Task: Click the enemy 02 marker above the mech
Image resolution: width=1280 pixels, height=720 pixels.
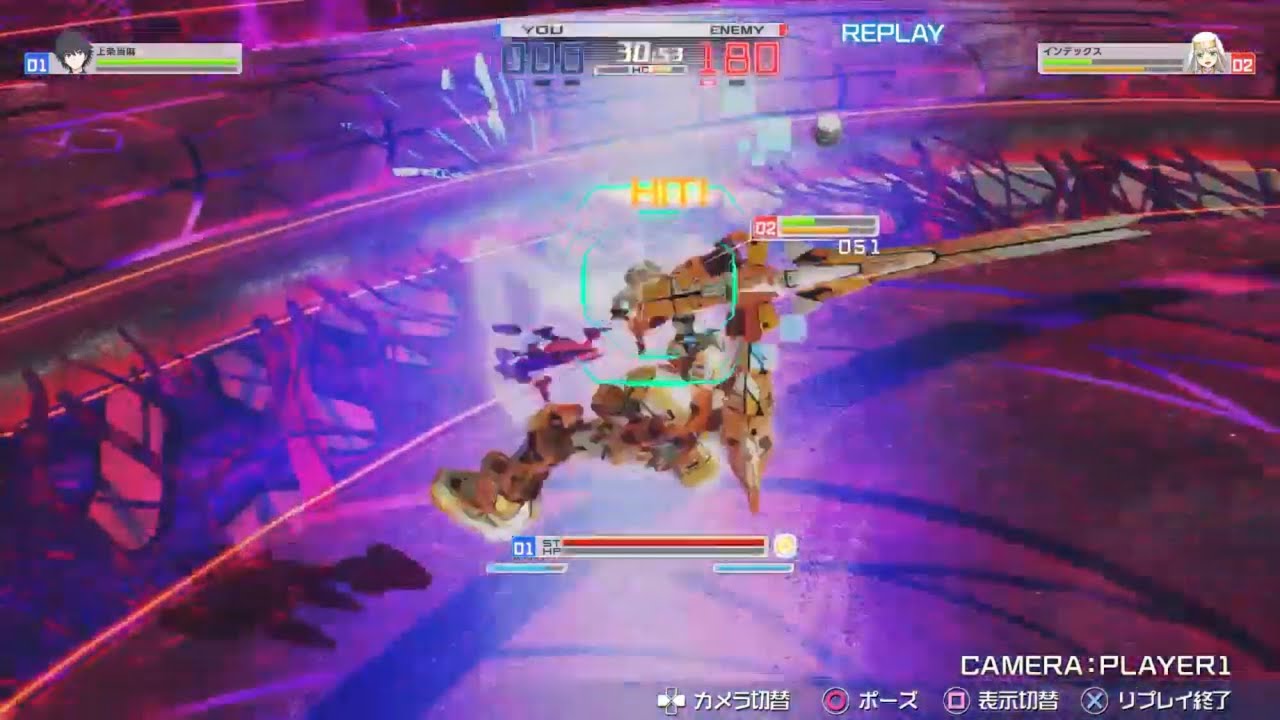Action: click(764, 227)
